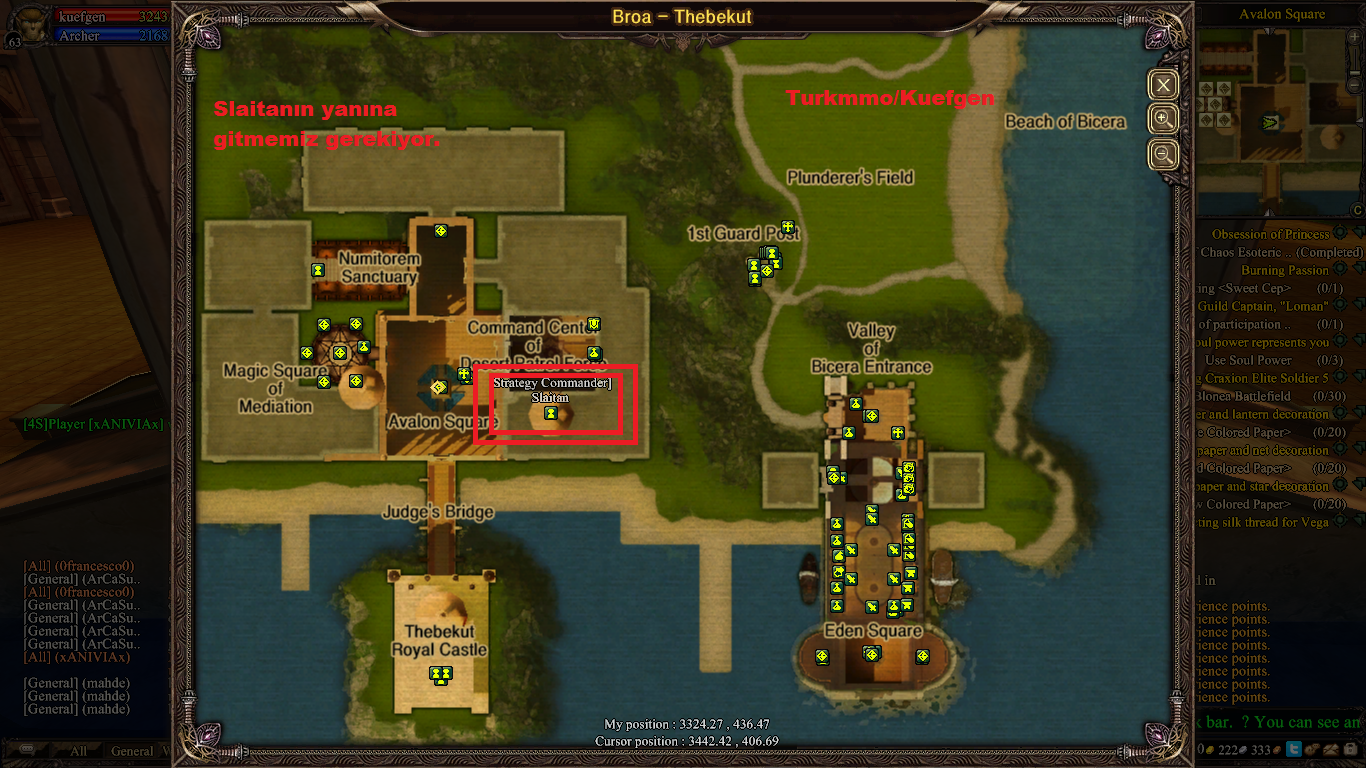Click the Numitorem Sanctuary NPC marker

pos(318,269)
